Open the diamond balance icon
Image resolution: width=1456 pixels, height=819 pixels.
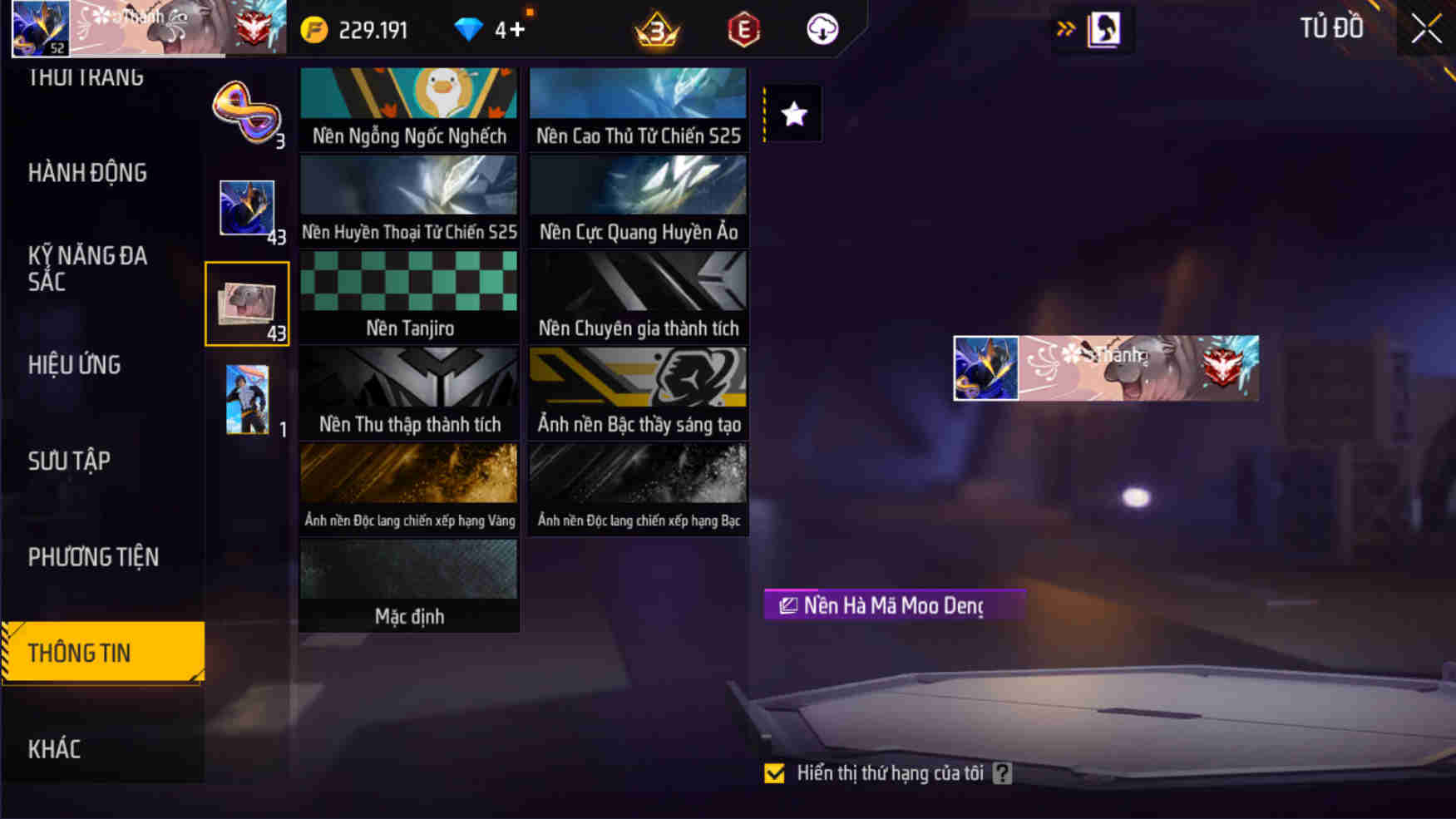click(471, 28)
